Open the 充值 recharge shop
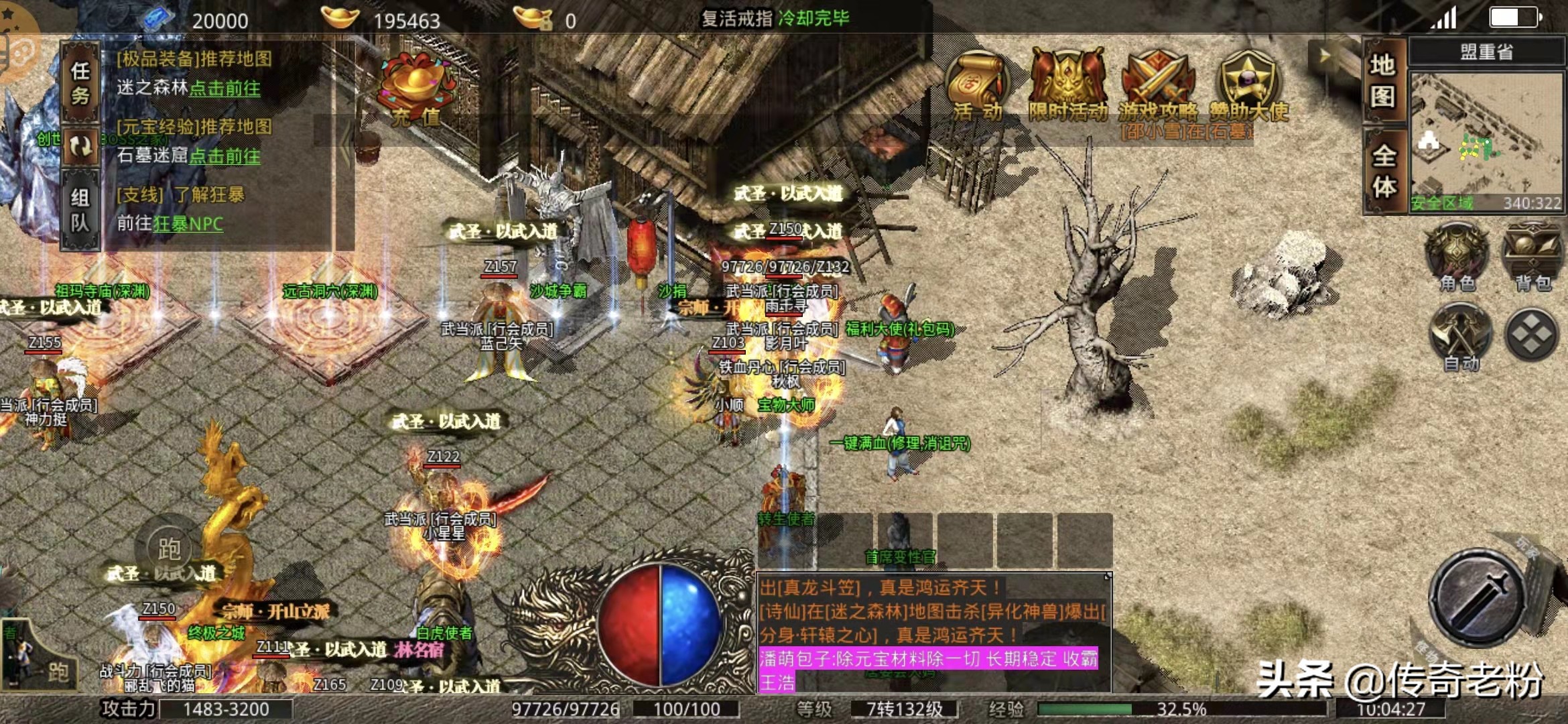 pos(417,92)
